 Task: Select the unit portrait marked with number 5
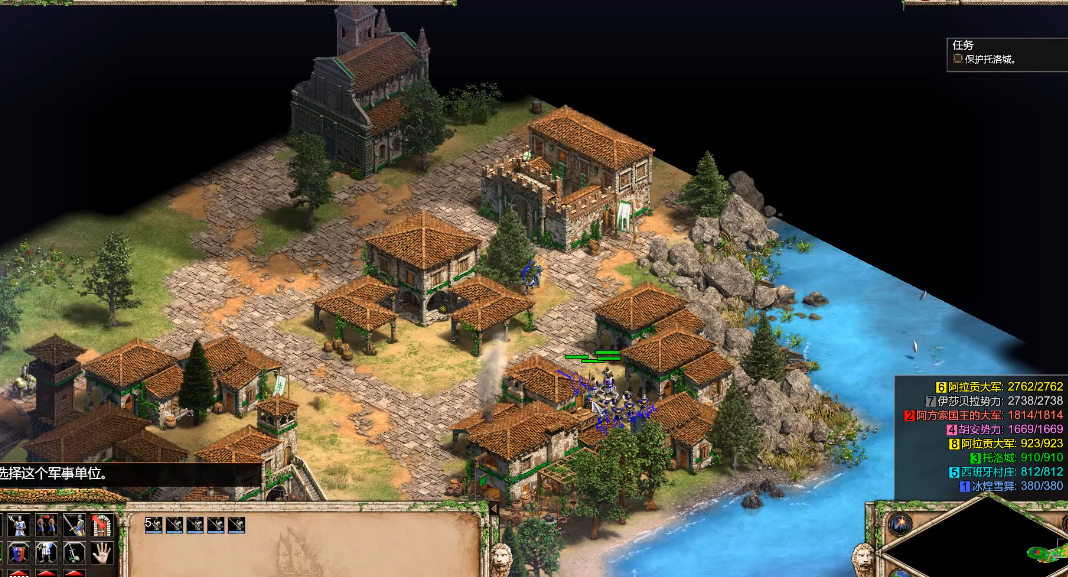coord(154,524)
